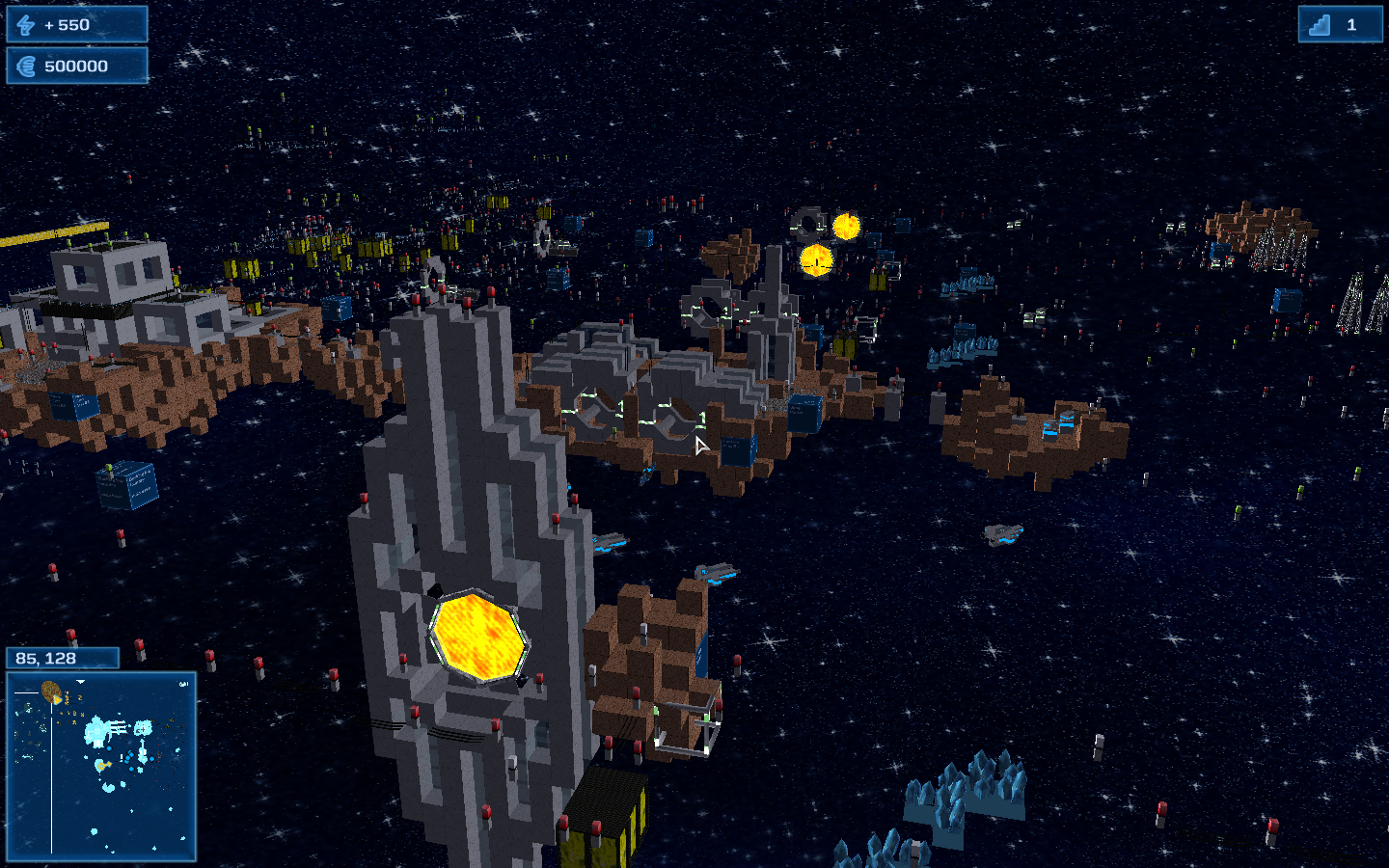Click the minimap in the corner
The image size is (1389, 868).
[x=101, y=766]
